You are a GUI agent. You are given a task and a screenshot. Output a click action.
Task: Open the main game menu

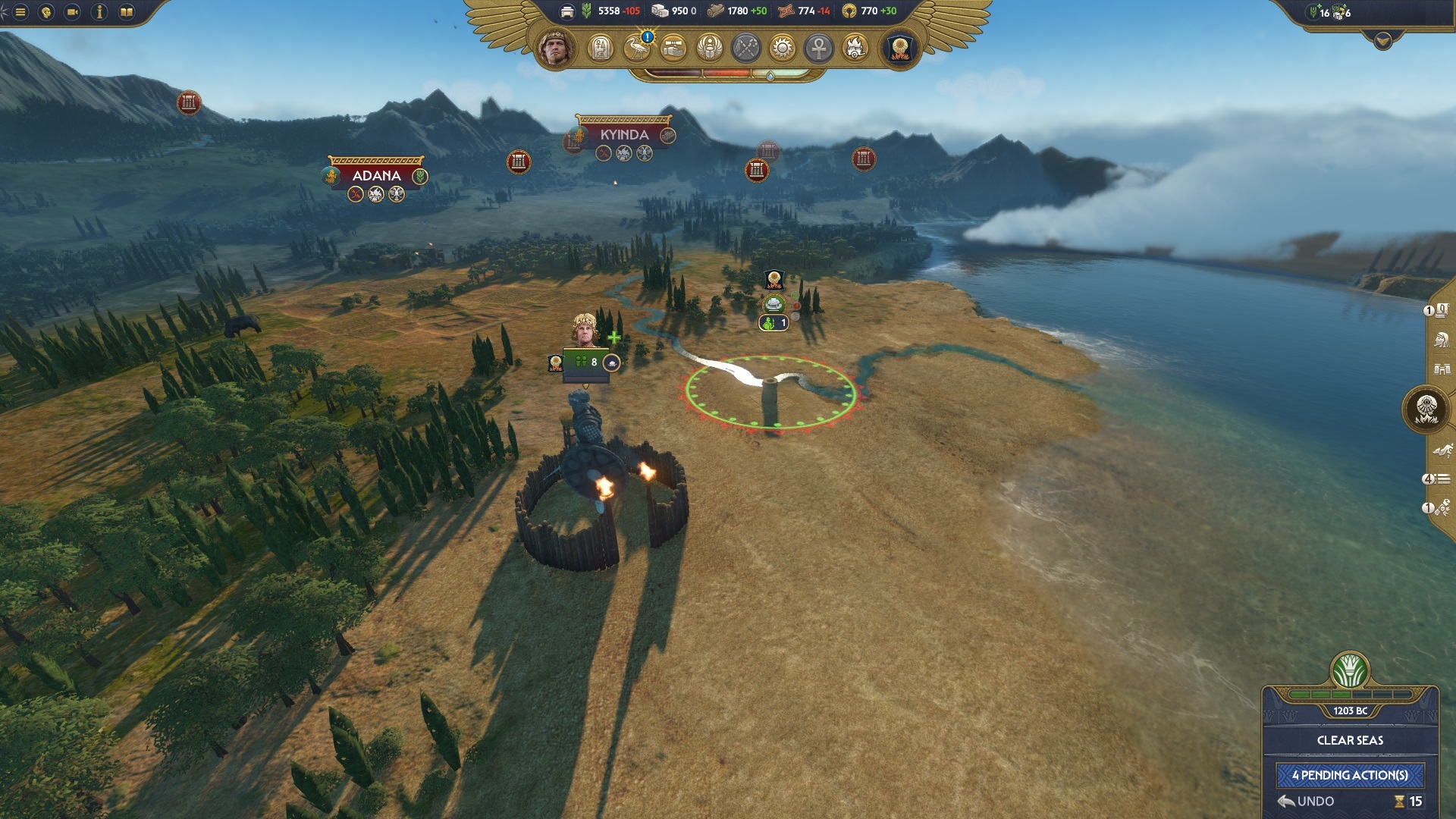tap(20, 12)
